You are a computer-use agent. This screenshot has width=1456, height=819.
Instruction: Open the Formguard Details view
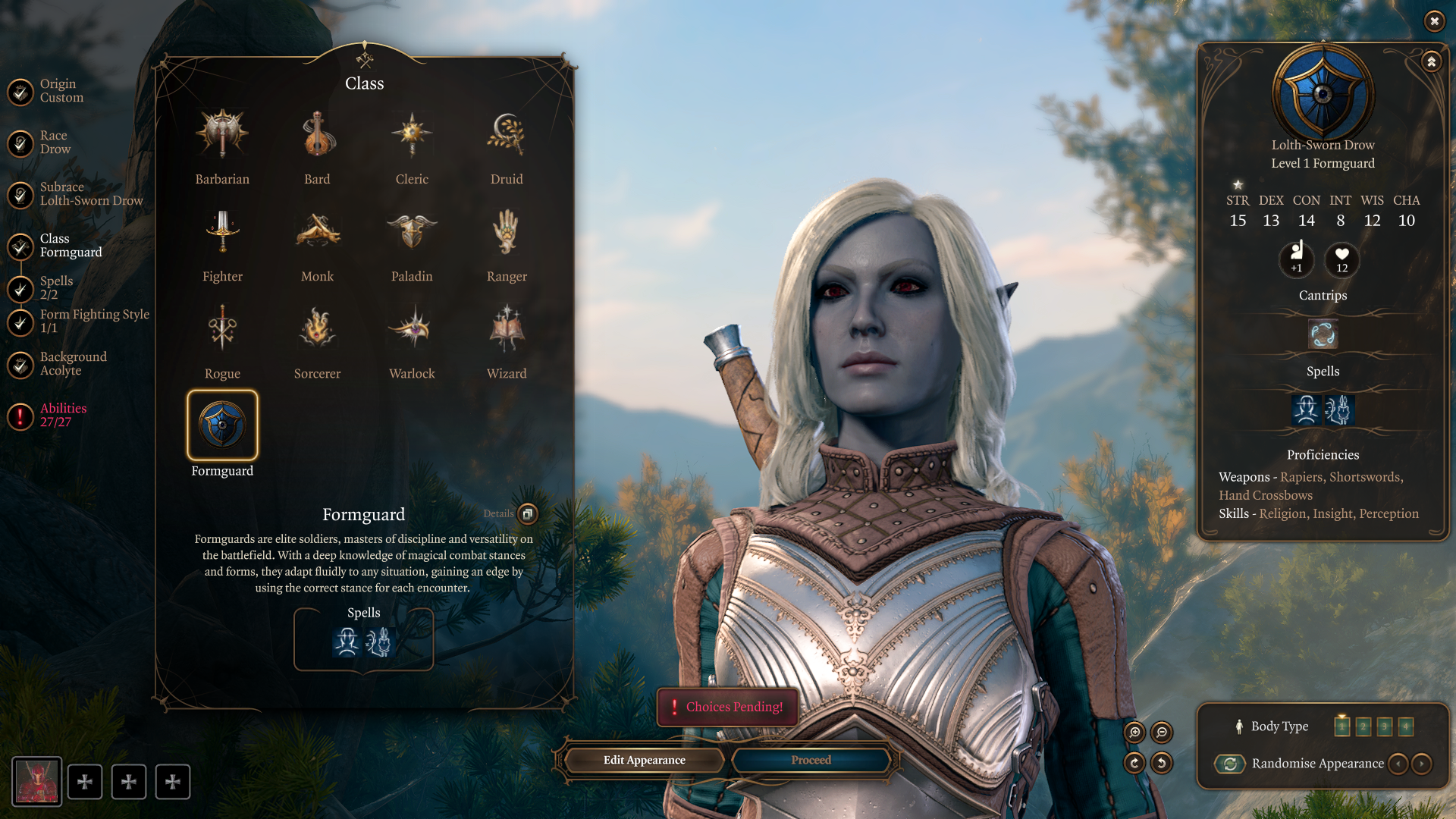click(x=528, y=513)
